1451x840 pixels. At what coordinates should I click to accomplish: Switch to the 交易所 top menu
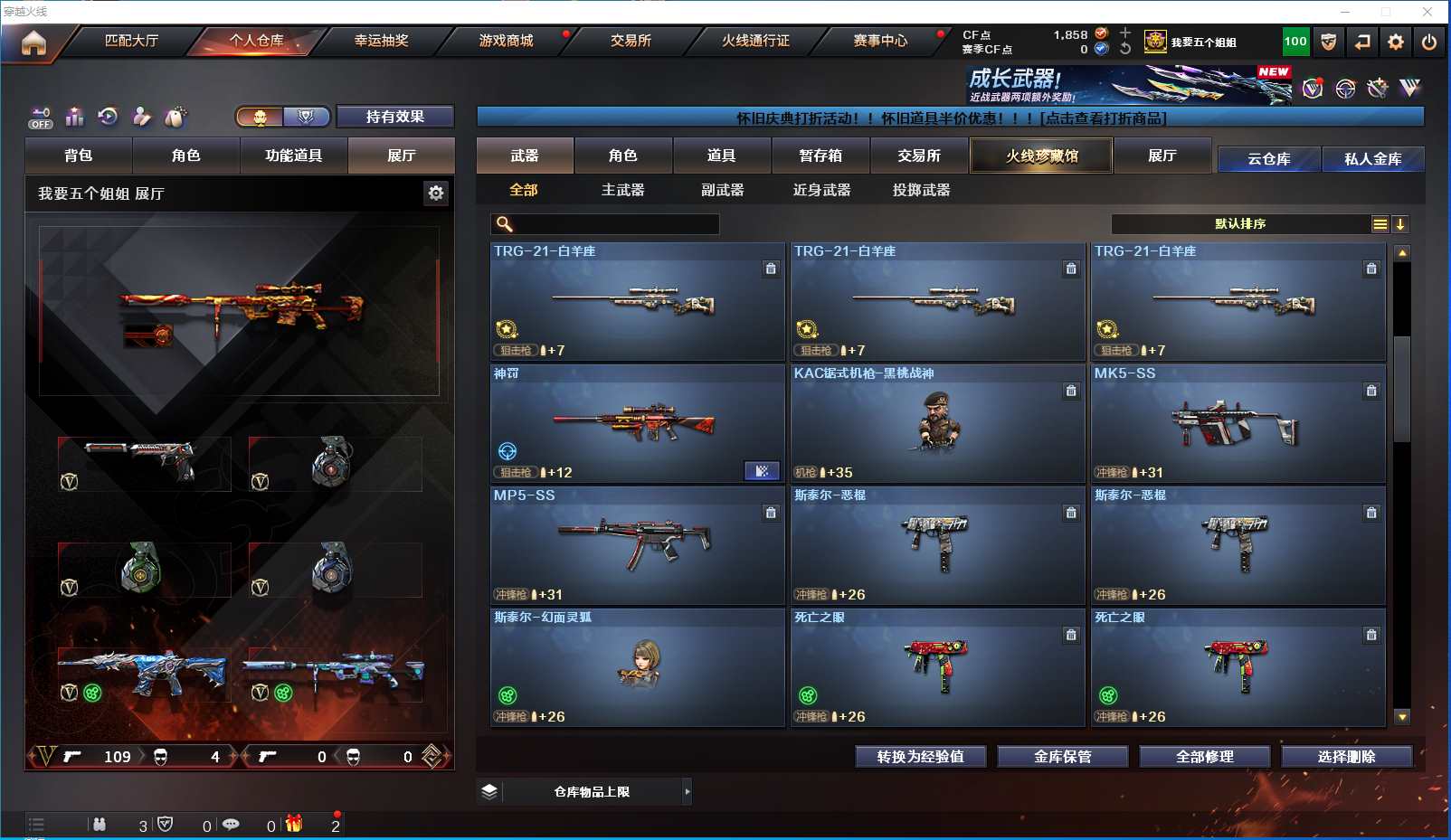631,41
